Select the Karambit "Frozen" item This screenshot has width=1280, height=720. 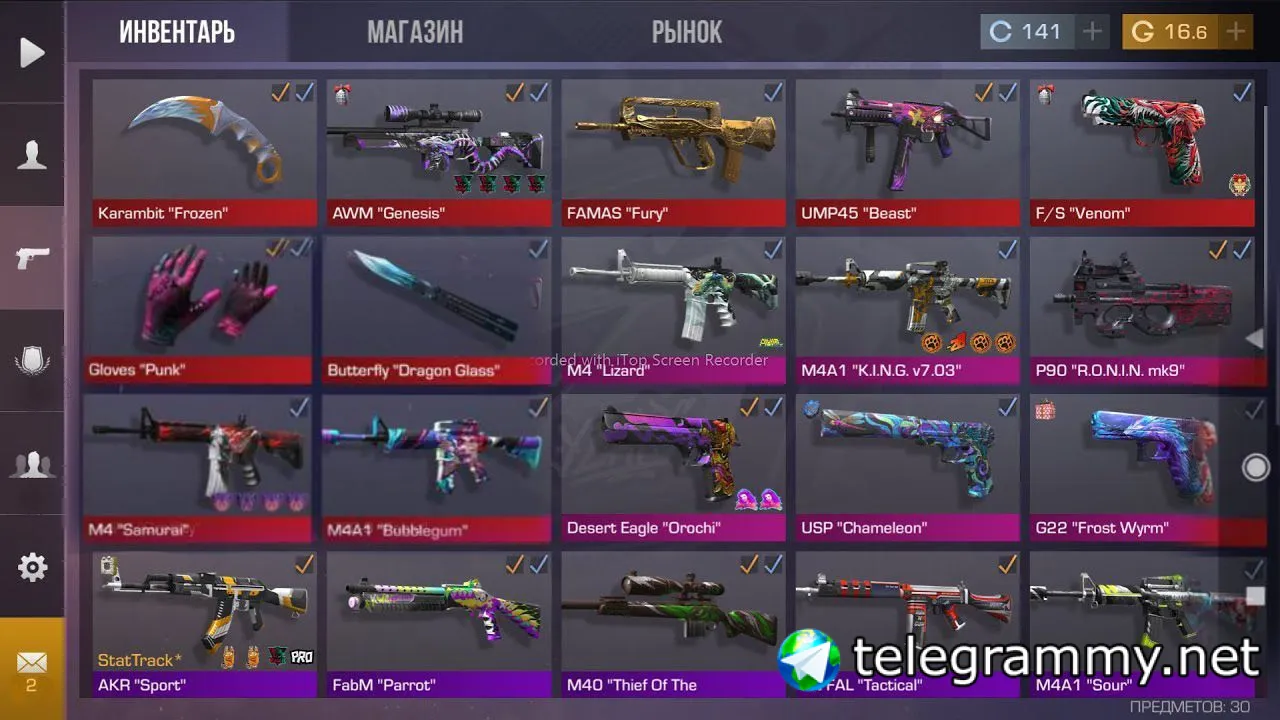click(204, 150)
